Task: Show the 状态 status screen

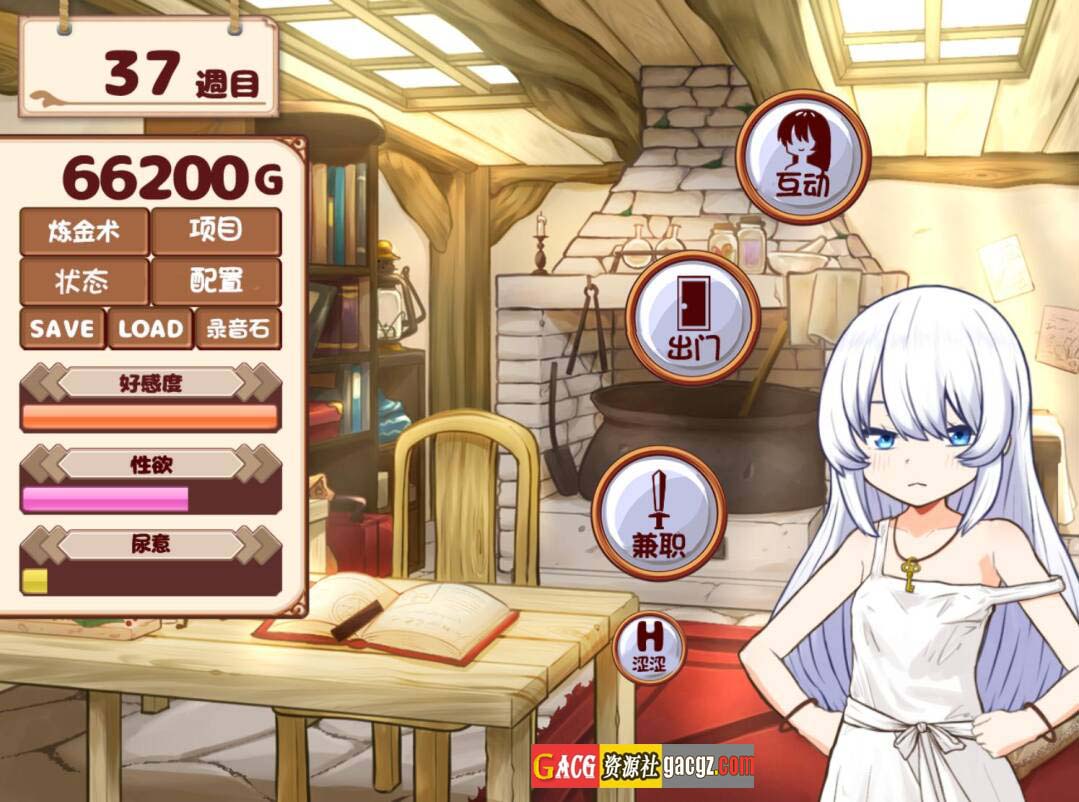Action: point(84,281)
